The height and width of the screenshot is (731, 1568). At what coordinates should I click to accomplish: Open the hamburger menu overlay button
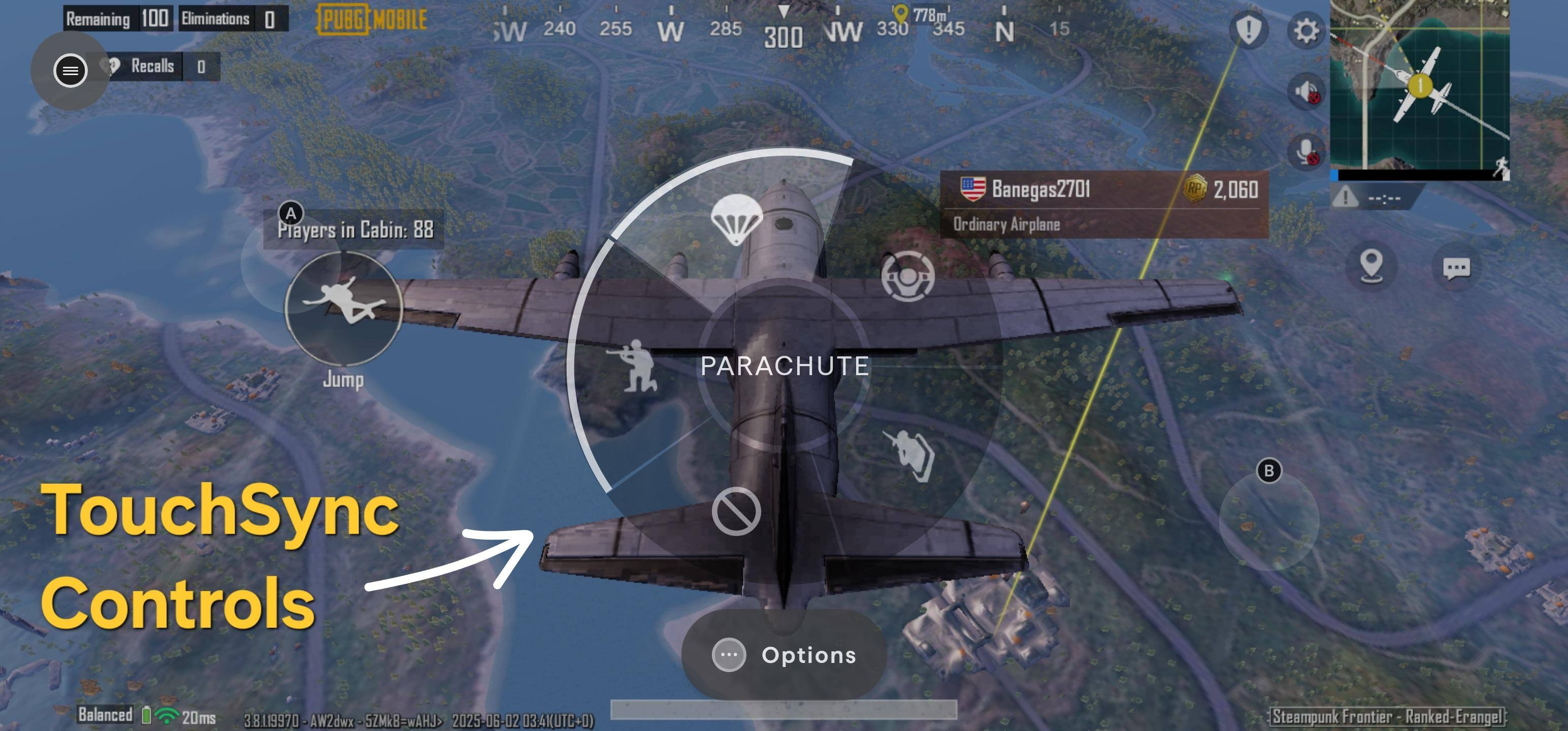click(x=71, y=71)
